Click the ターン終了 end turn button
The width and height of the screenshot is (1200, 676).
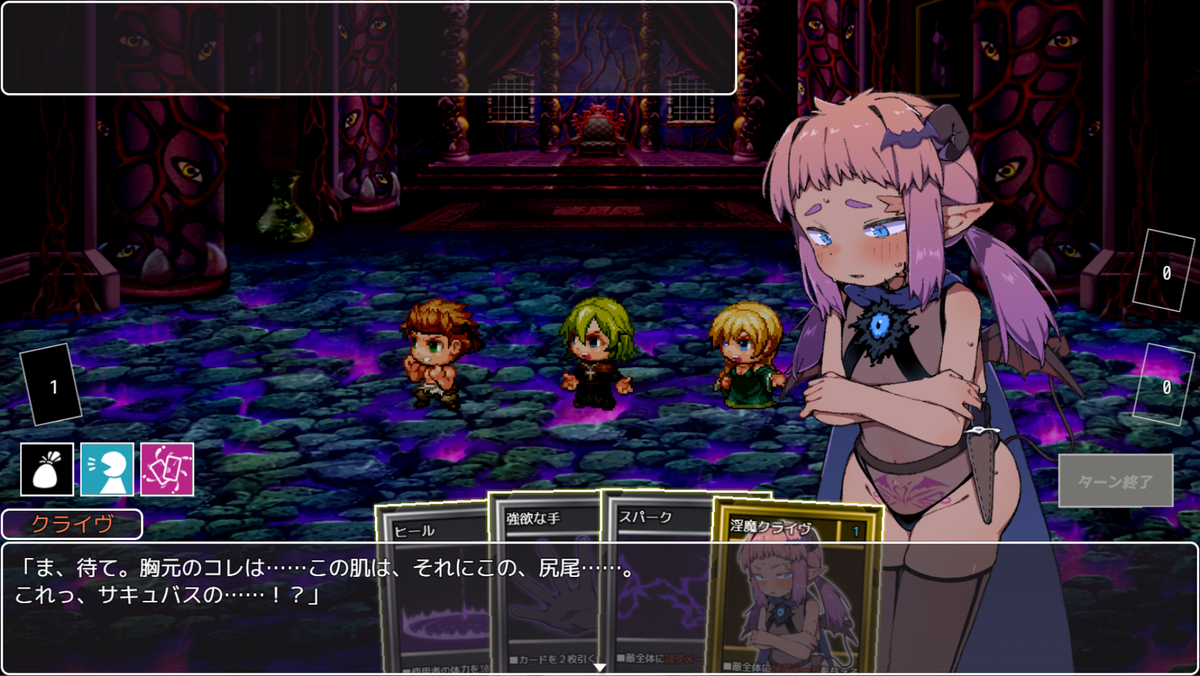click(1115, 481)
